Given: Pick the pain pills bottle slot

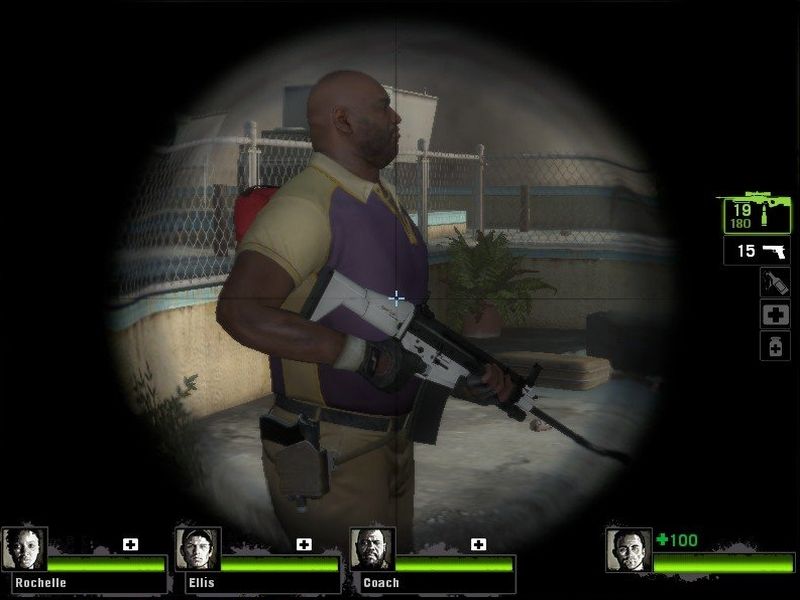Looking at the screenshot, I should (775, 346).
